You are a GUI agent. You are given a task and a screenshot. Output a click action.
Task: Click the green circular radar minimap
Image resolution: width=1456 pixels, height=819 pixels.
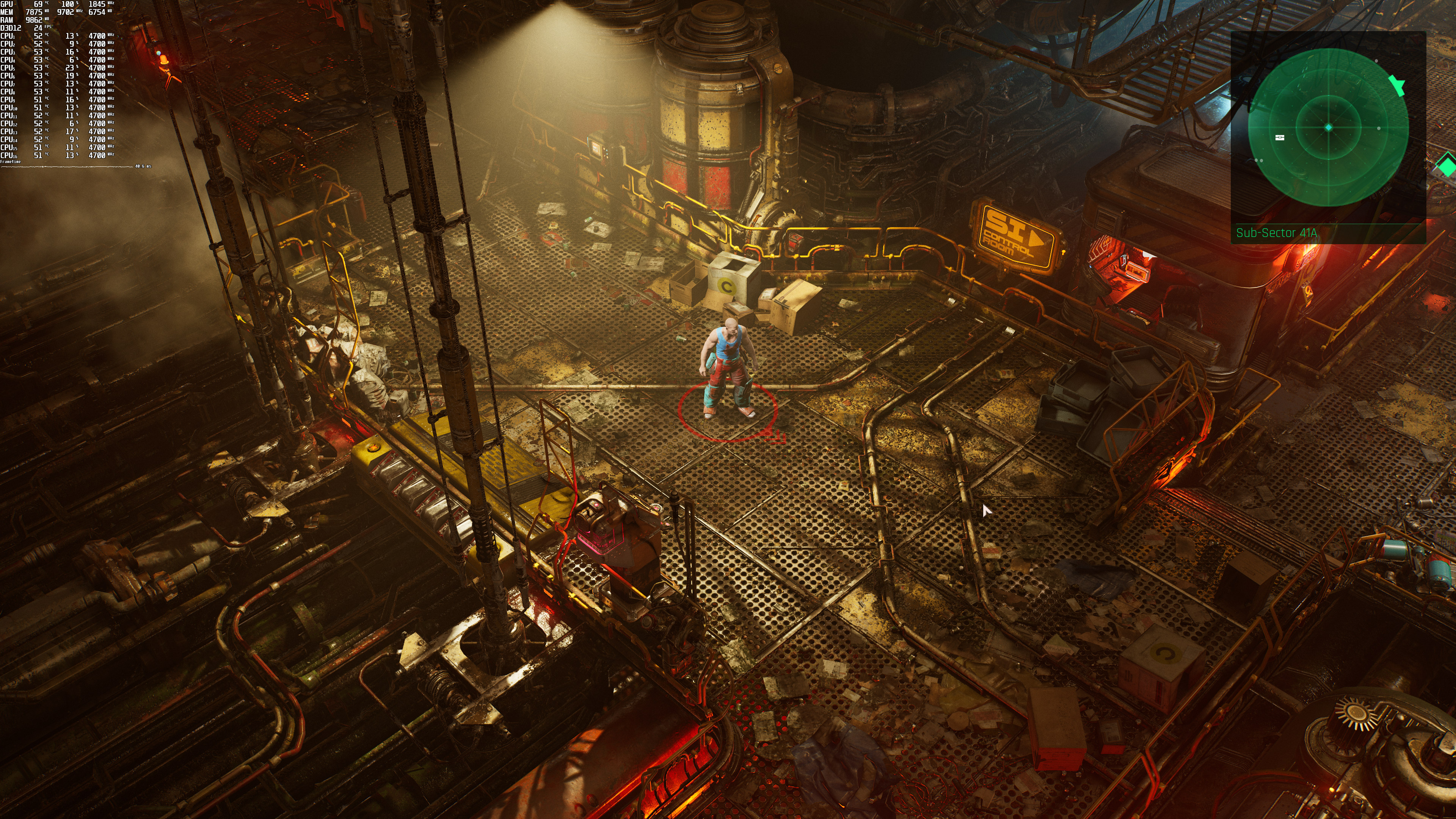coord(1328,128)
